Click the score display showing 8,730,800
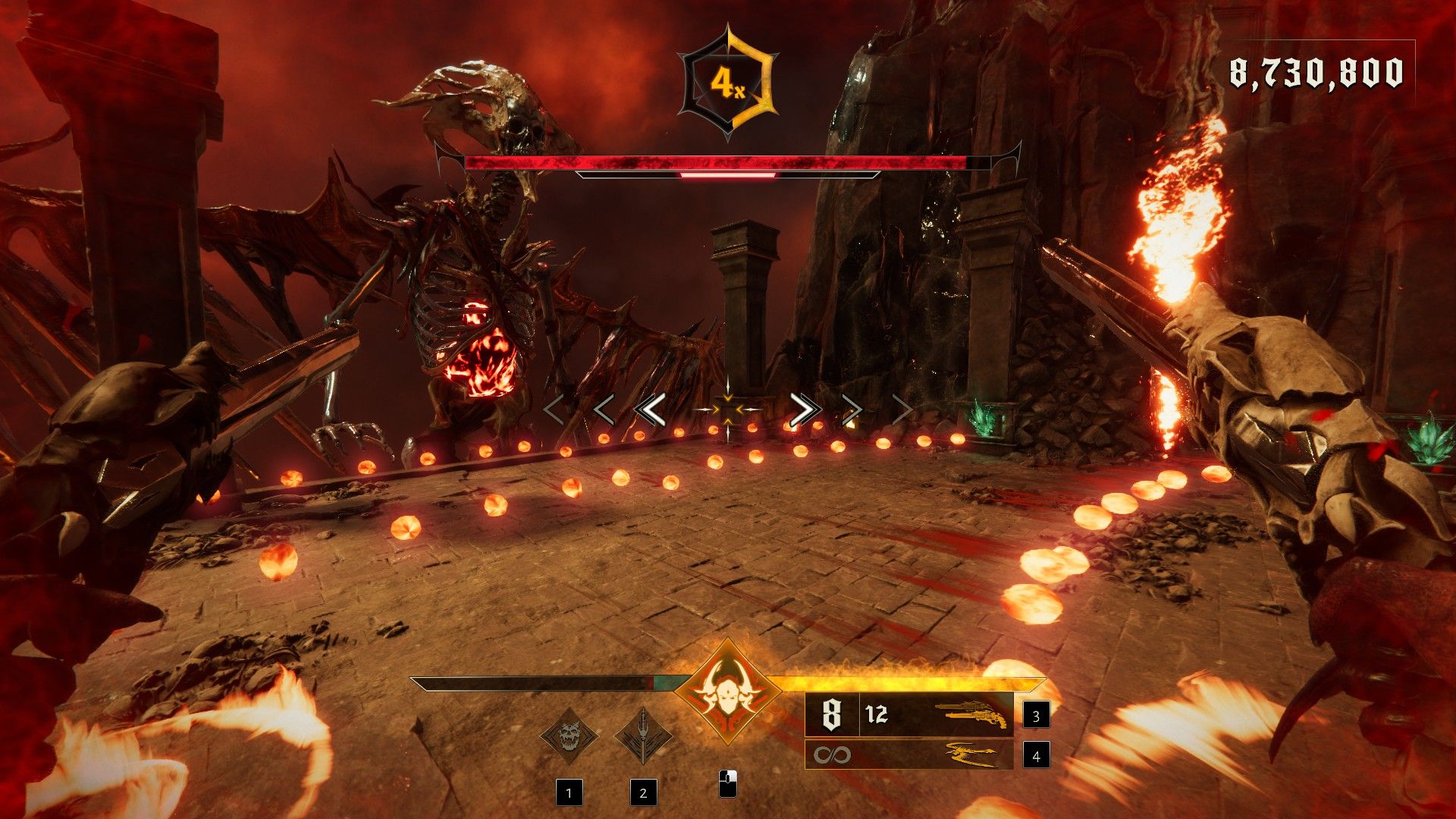1456x819 pixels. (x=1316, y=72)
